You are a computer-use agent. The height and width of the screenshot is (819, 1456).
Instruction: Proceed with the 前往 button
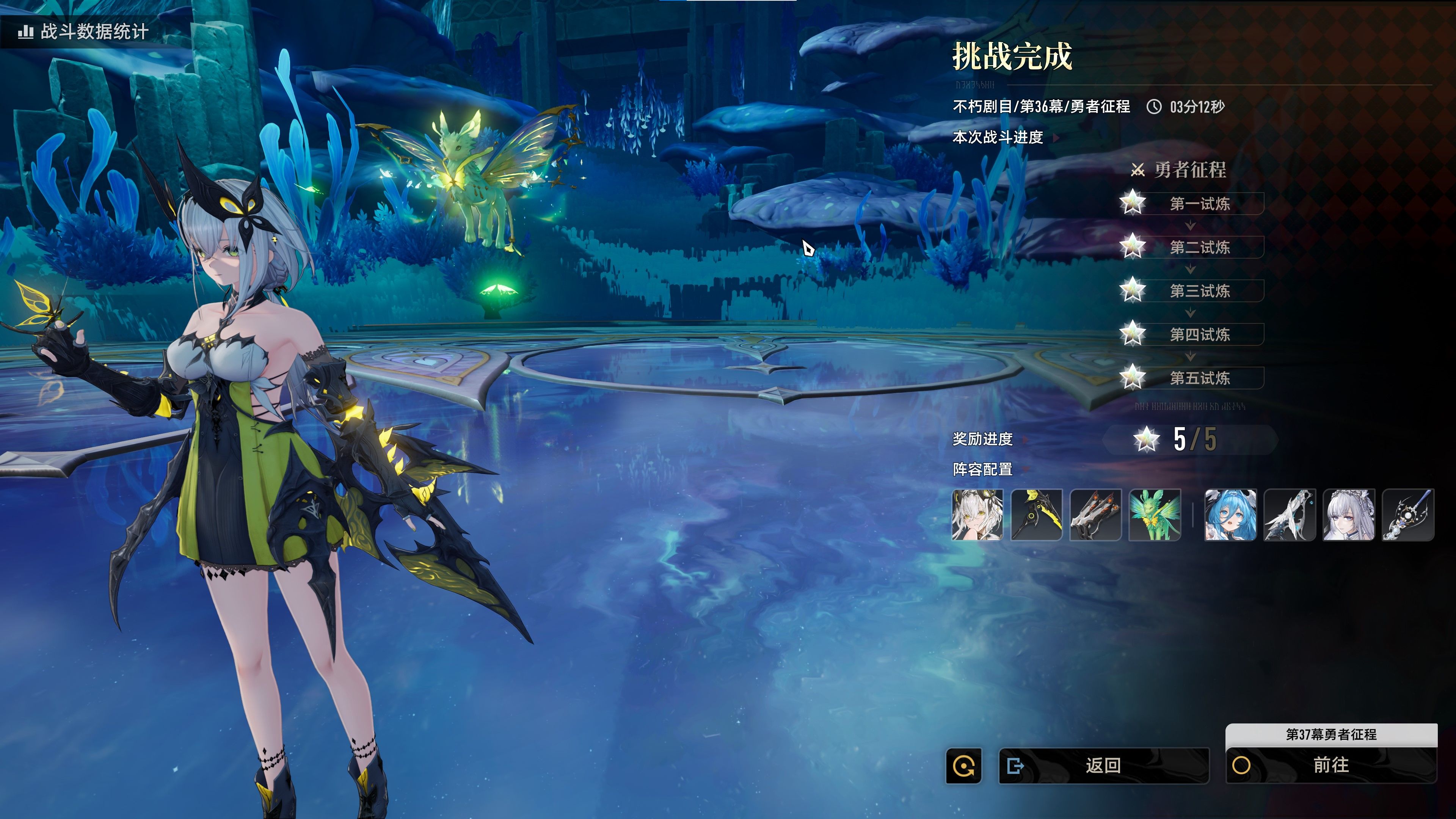pyautogui.click(x=1330, y=765)
